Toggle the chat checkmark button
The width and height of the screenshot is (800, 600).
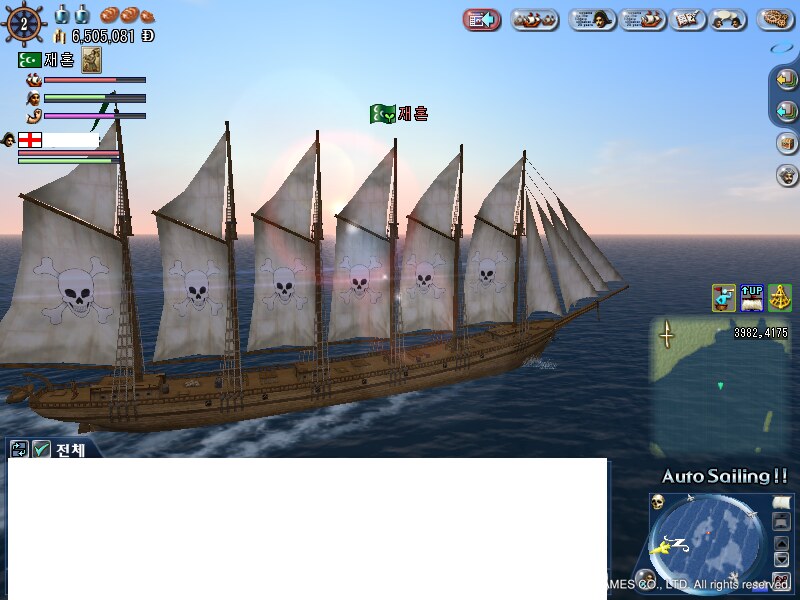tap(41, 450)
